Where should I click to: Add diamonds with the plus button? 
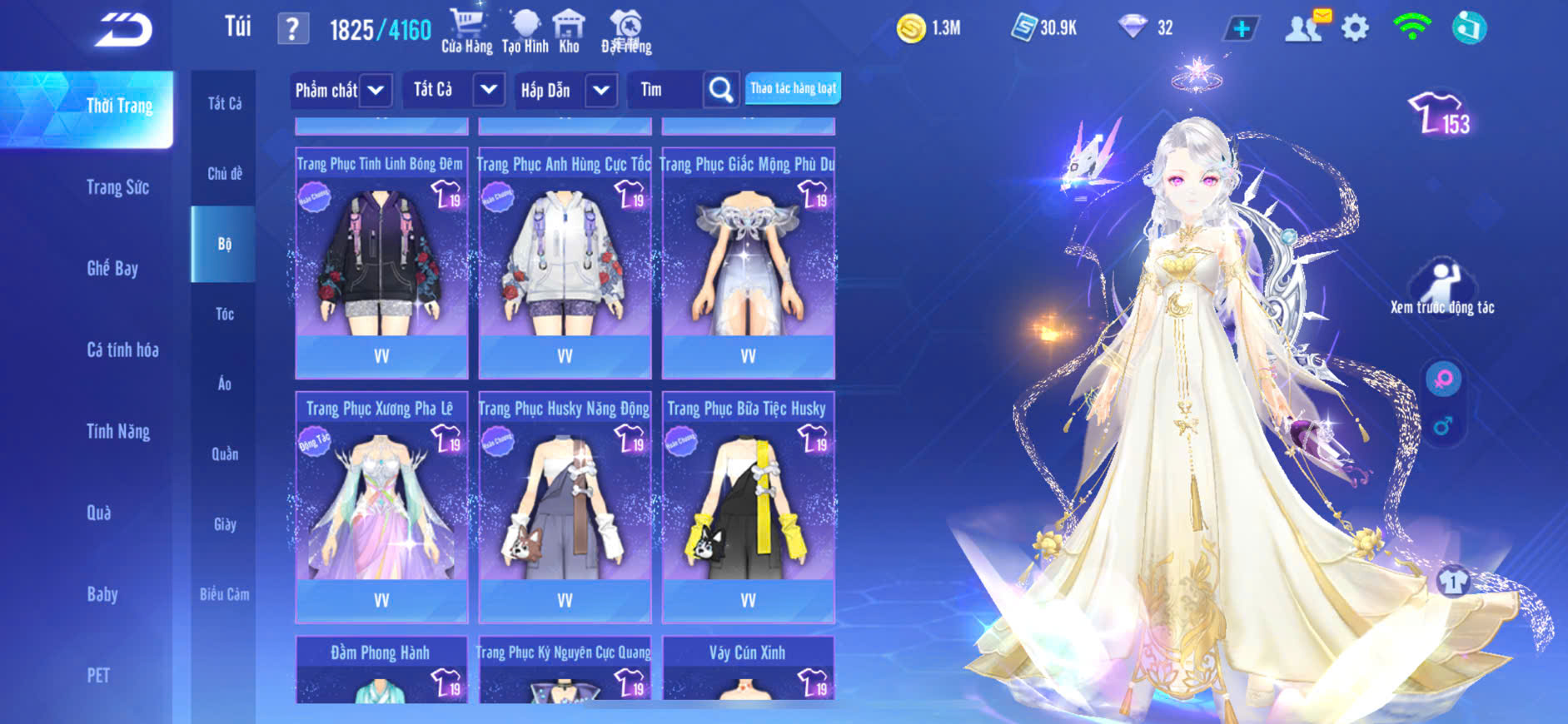(1241, 29)
